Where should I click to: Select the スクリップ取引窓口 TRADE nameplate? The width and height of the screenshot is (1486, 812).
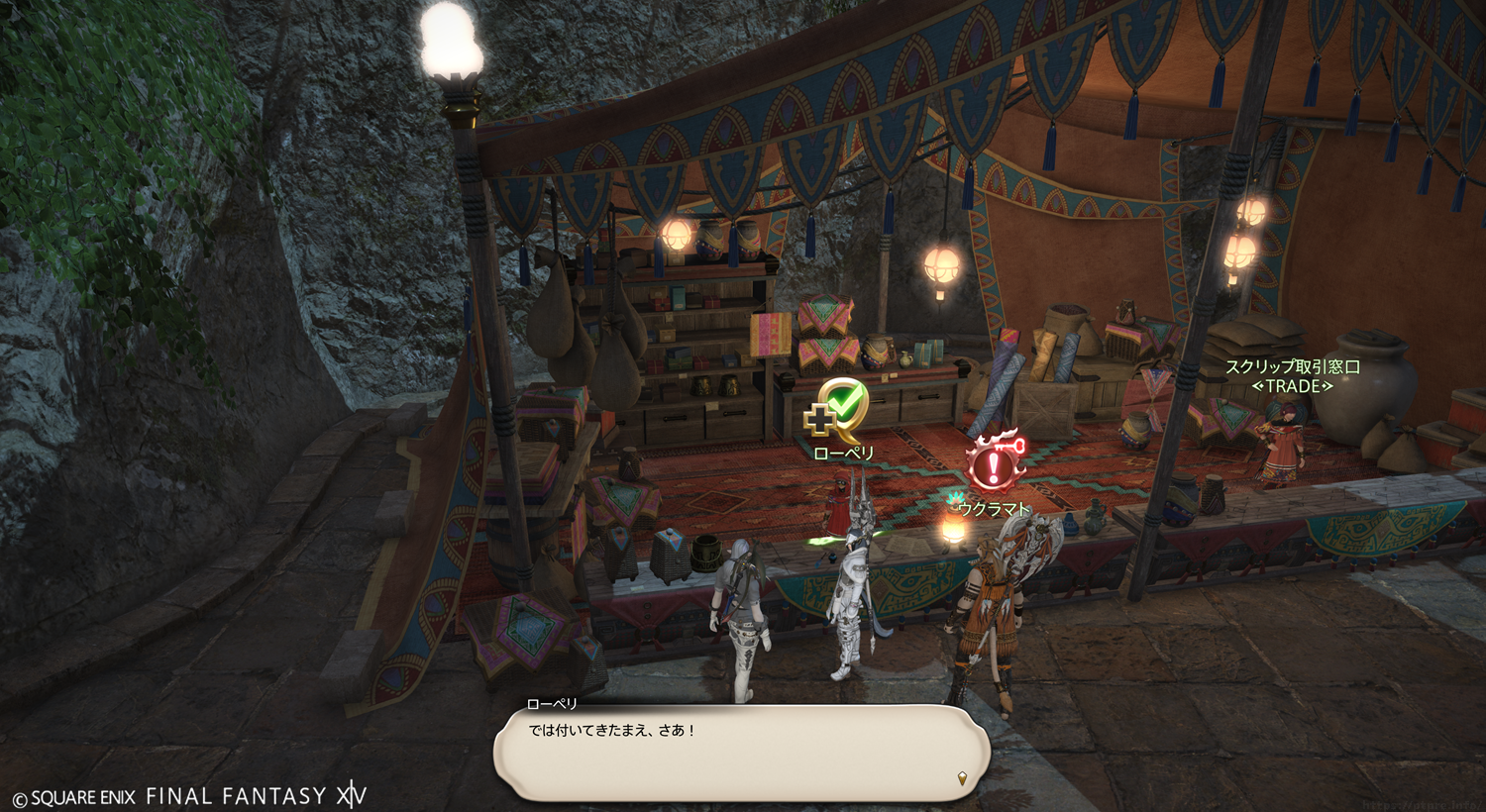(1292, 376)
